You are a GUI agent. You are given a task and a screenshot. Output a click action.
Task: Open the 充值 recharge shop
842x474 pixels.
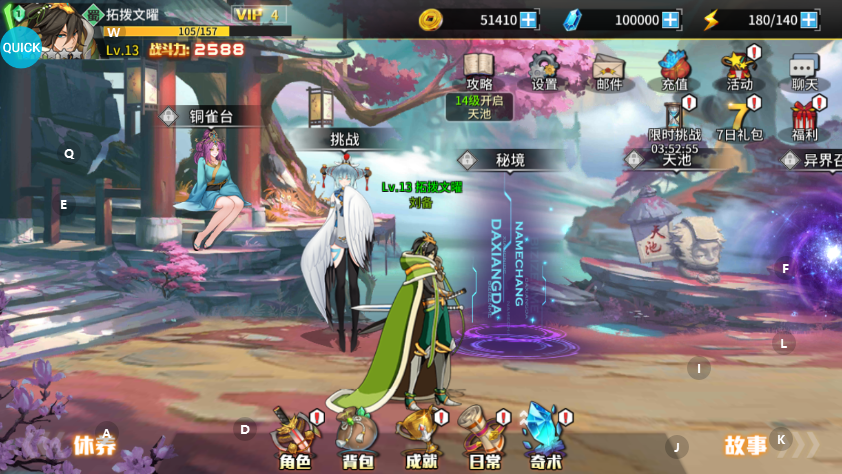click(675, 68)
